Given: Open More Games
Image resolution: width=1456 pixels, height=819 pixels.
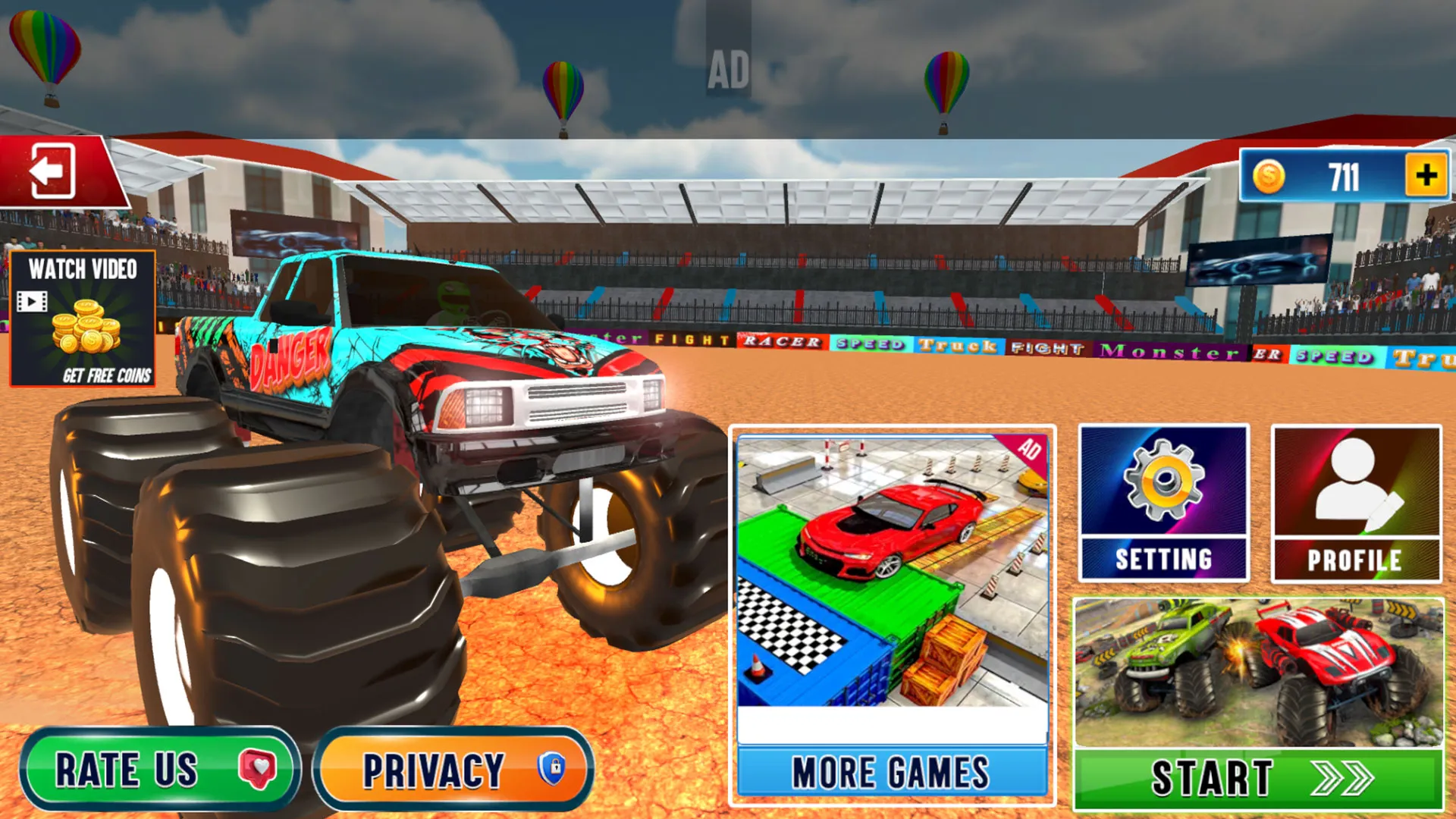Looking at the screenshot, I should tap(892, 773).
